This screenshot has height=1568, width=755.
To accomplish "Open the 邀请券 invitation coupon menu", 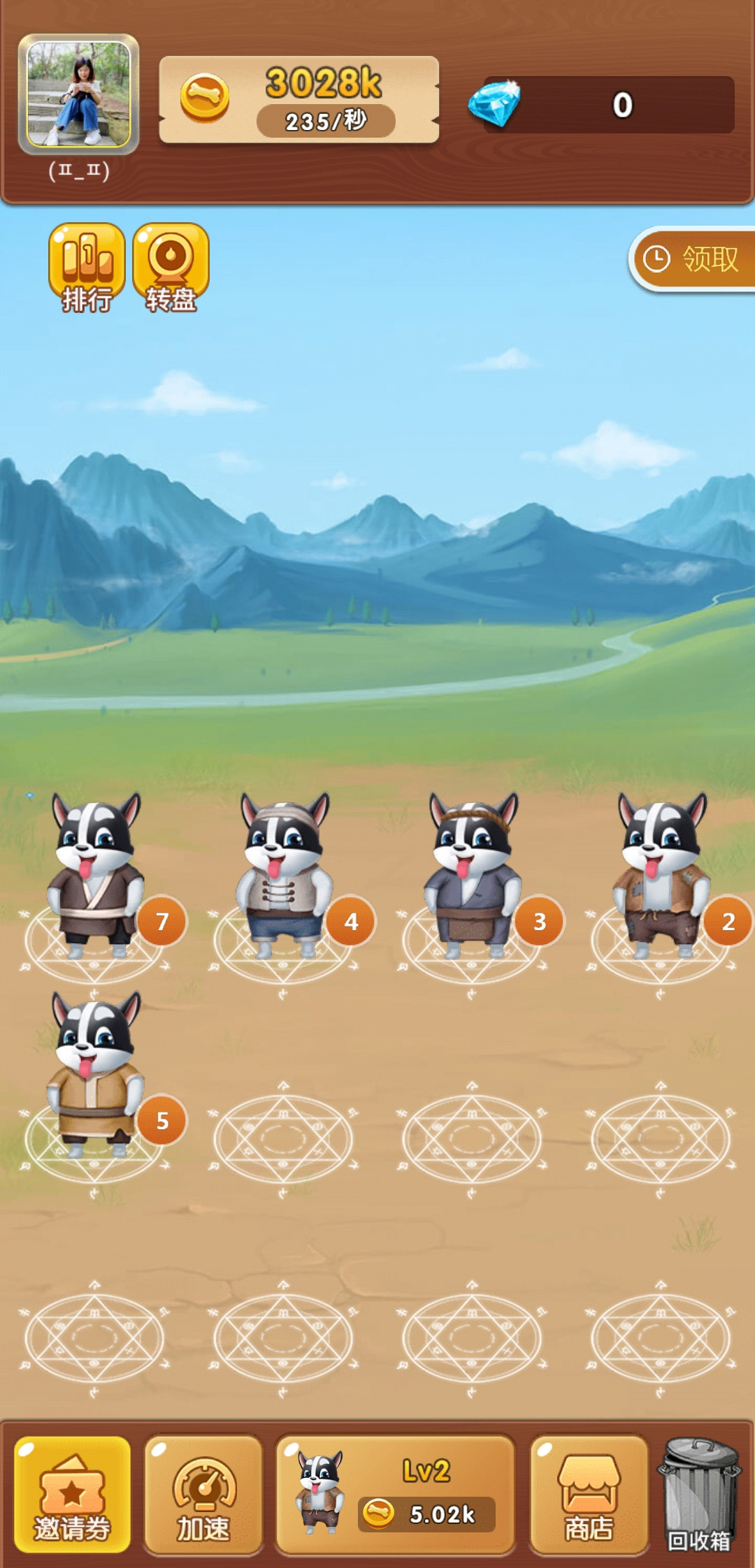I will 73,1495.
